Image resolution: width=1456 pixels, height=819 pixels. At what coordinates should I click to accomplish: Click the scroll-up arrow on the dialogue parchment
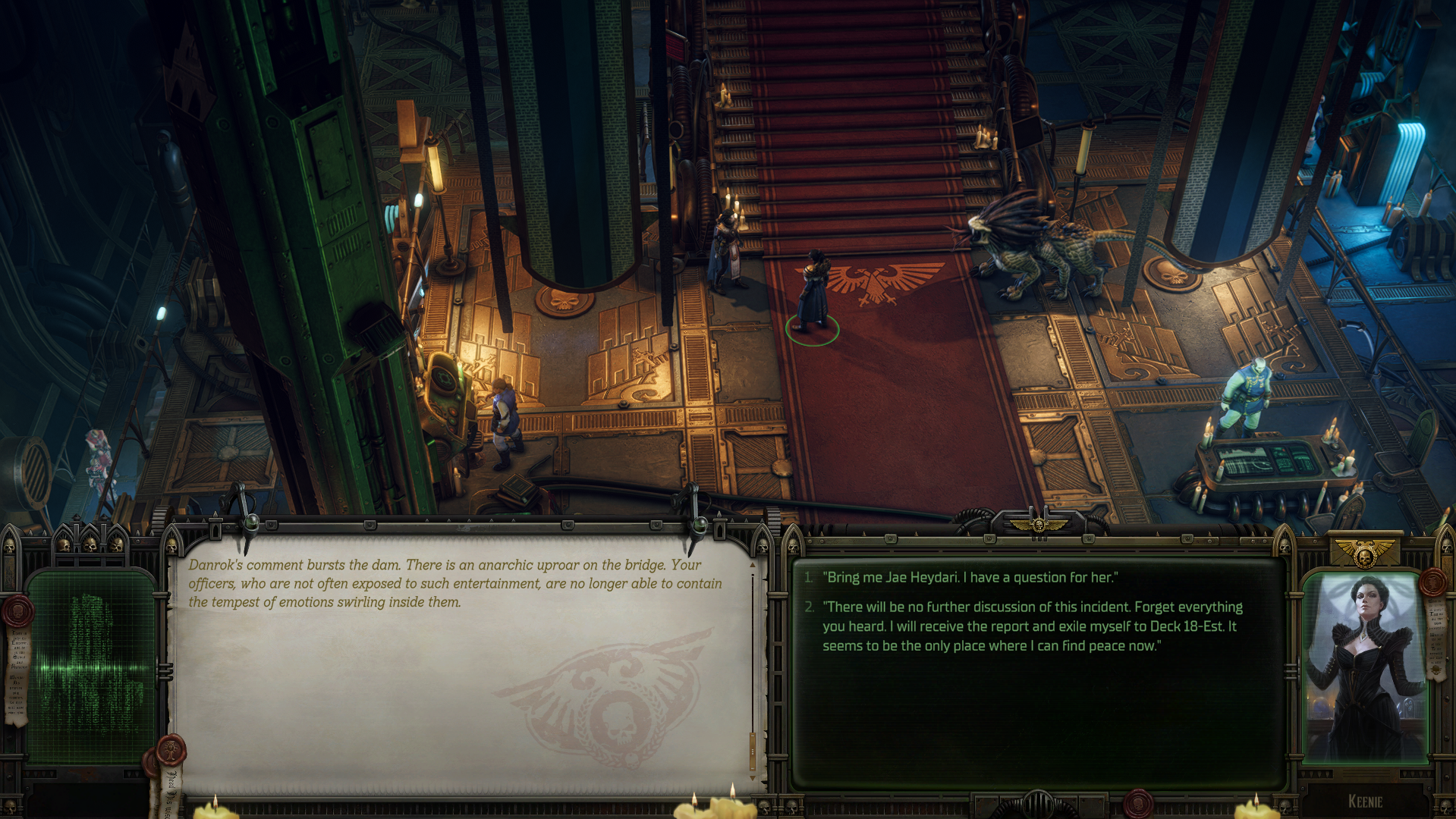click(x=753, y=565)
